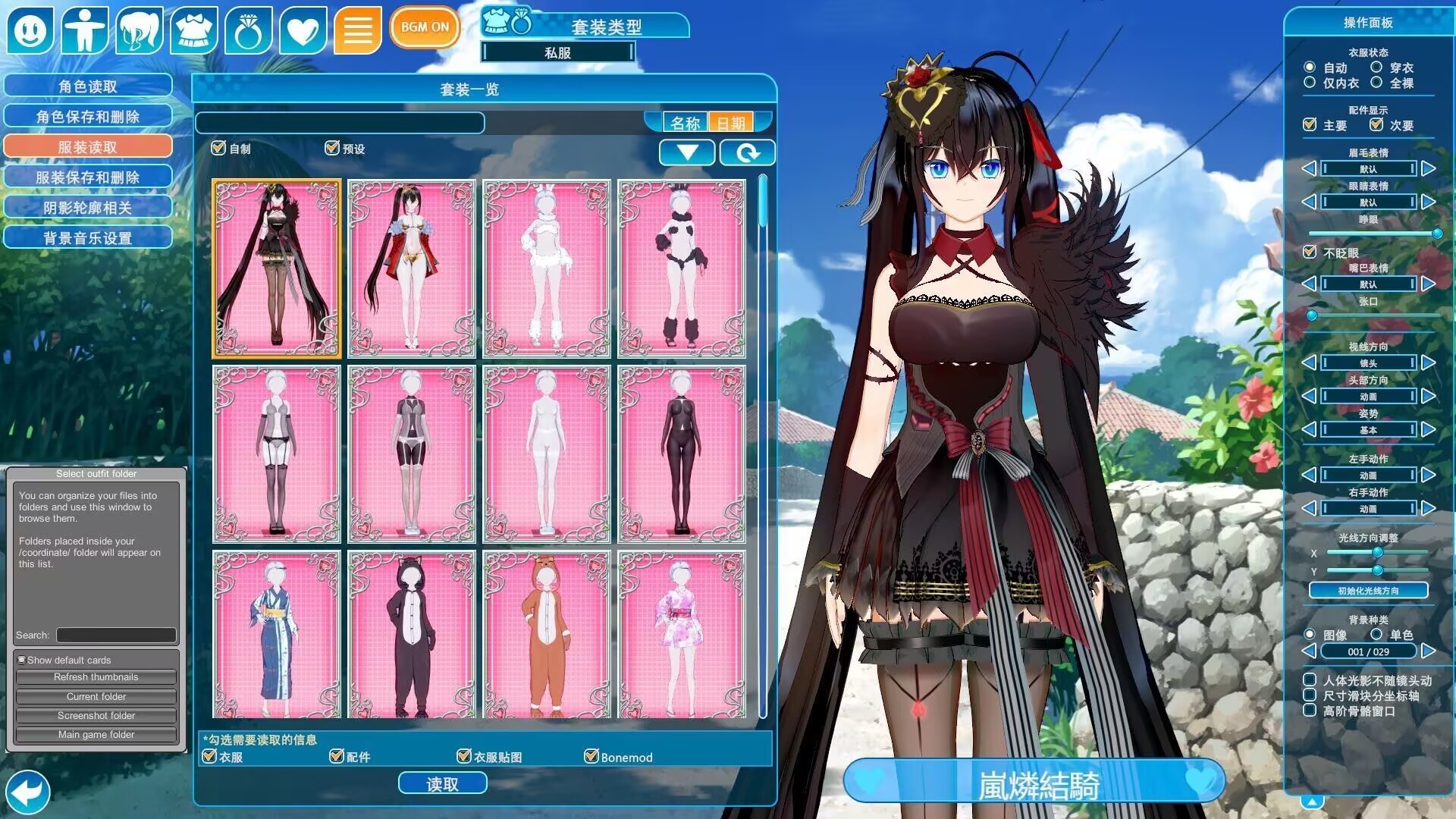Toggle the 不眨眼 no-blink checkbox
Image resolution: width=1456 pixels, height=819 pixels.
pos(1310,252)
